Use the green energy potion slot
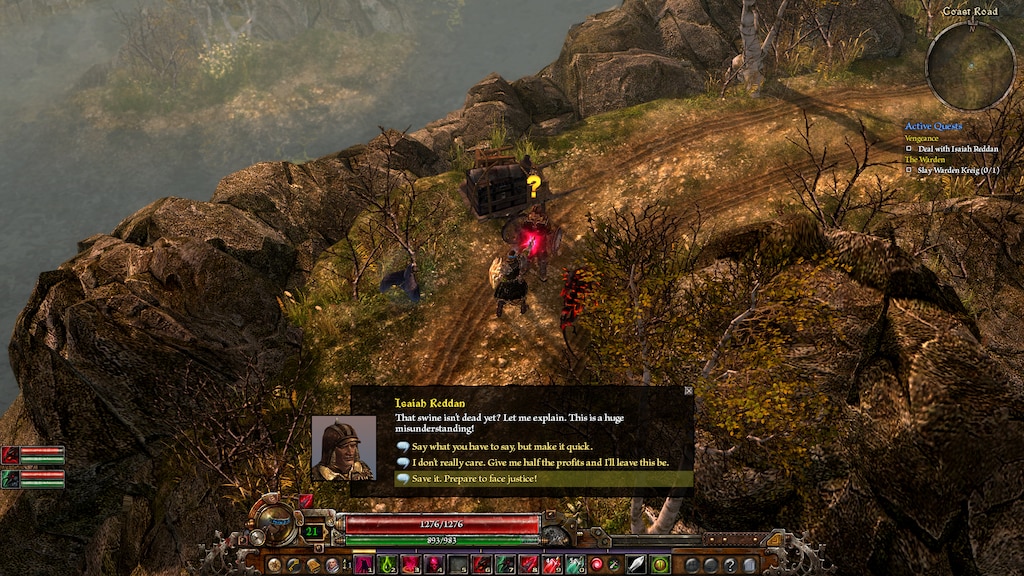1024x576 pixels. (575, 565)
